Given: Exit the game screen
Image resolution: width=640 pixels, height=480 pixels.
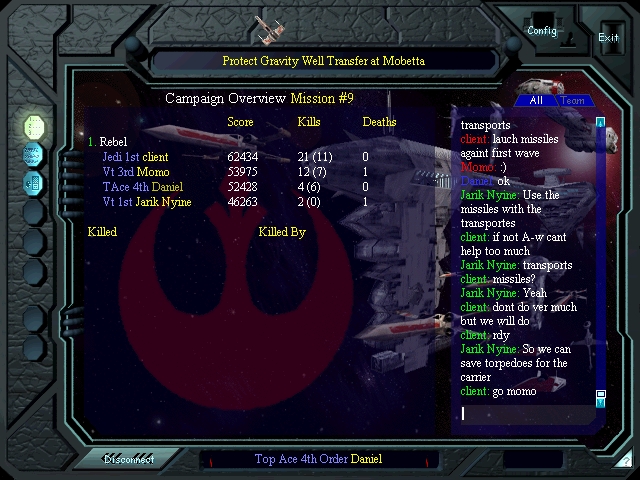Looking at the screenshot, I should (x=608, y=37).
